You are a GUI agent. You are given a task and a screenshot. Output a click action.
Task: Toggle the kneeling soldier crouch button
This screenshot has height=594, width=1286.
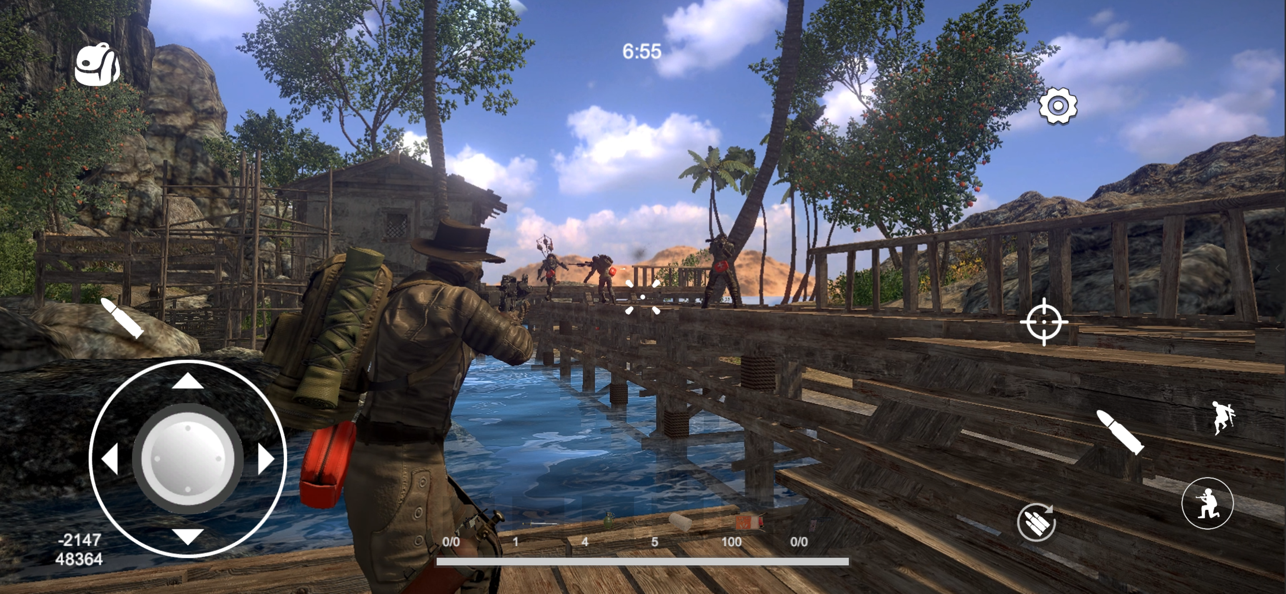click(x=1207, y=502)
